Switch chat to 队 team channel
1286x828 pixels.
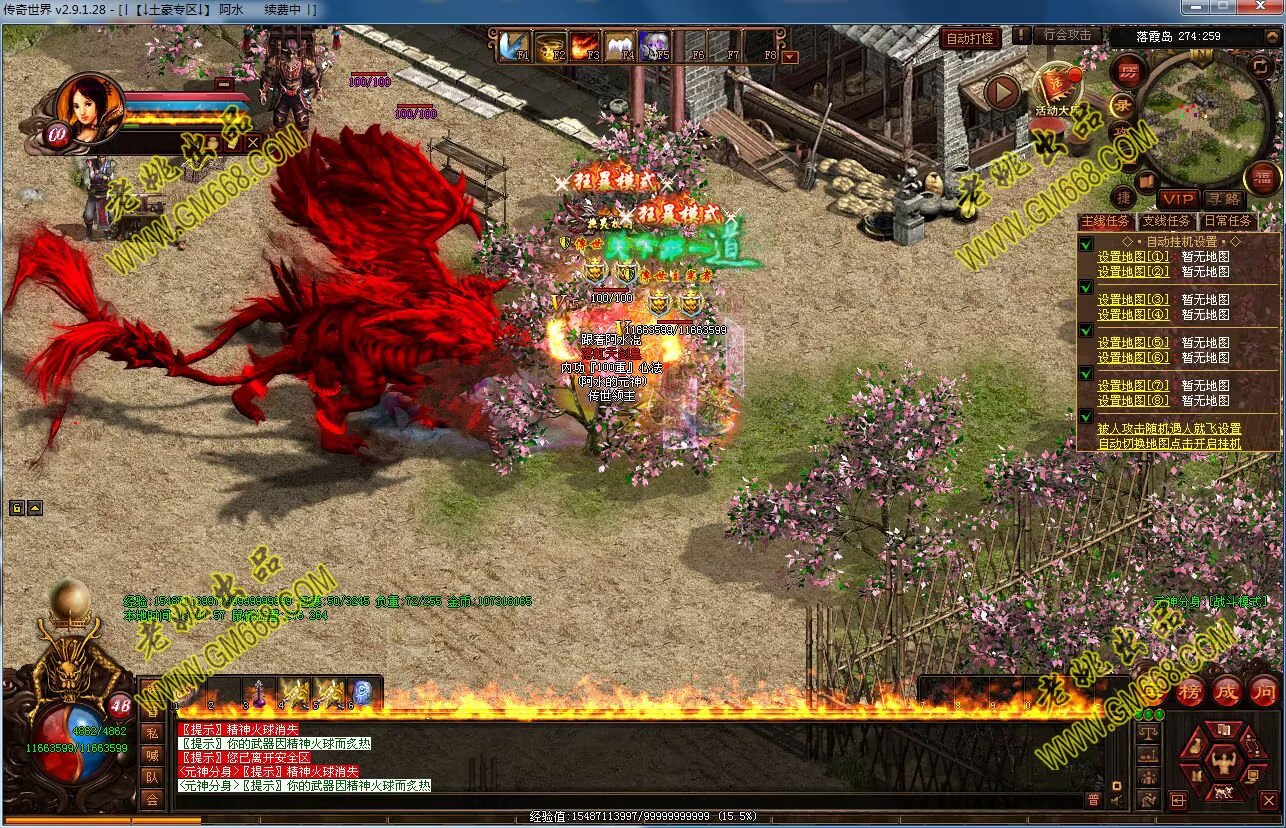pos(152,777)
